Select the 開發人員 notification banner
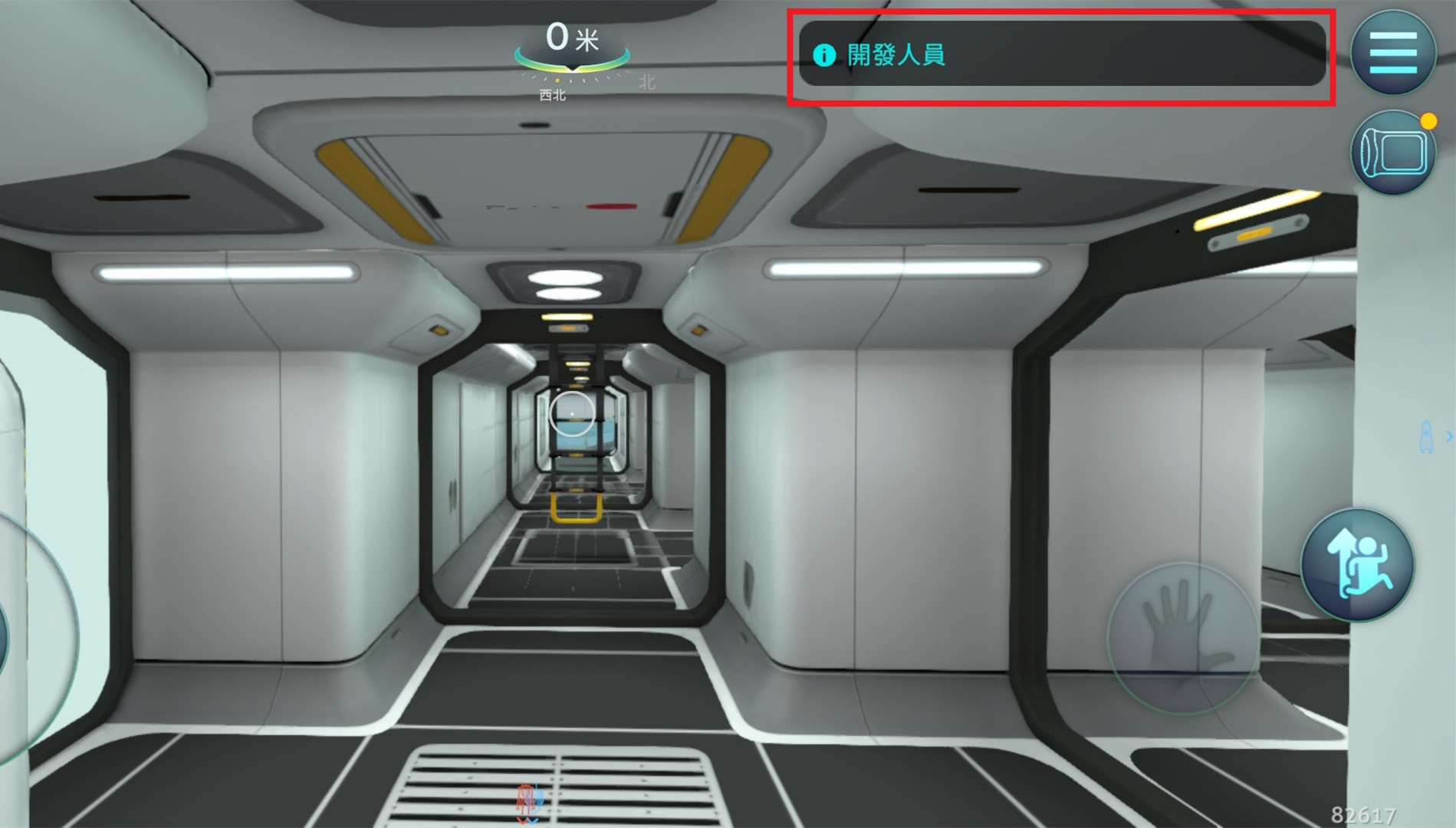This screenshot has width=1456, height=828. click(x=1061, y=54)
